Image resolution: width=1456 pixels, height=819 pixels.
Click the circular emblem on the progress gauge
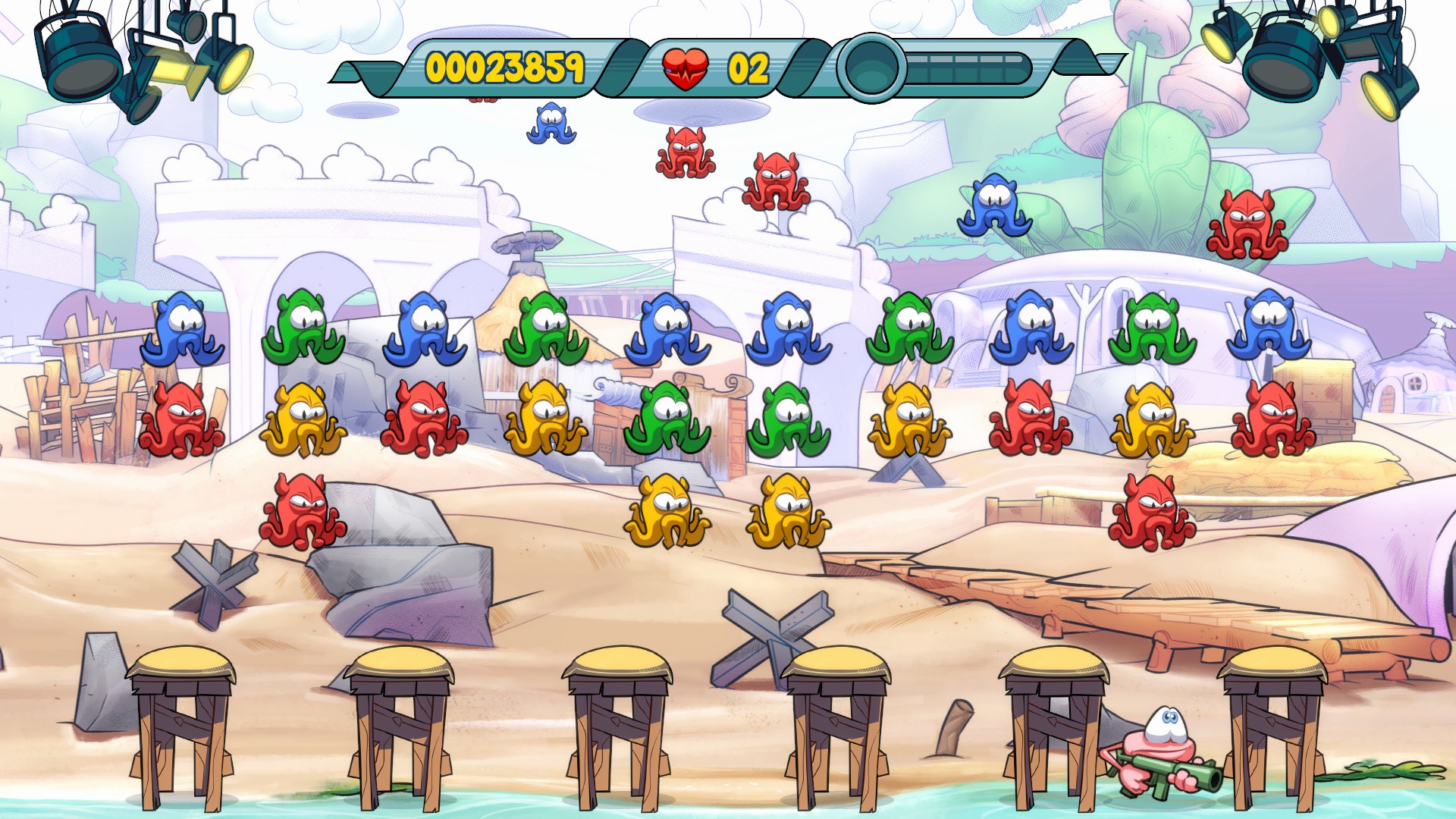871,68
